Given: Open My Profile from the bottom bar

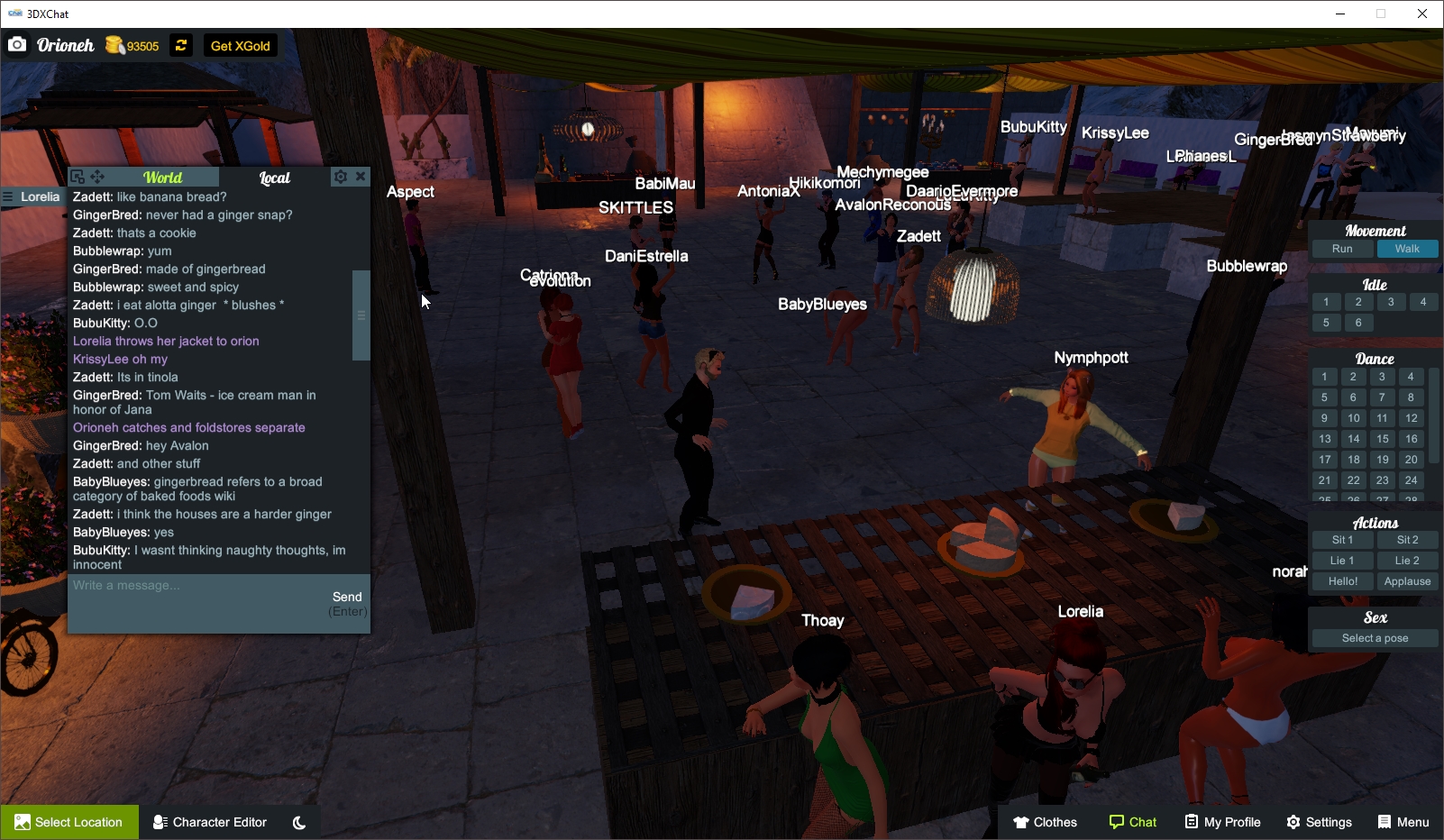Looking at the screenshot, I should tap(1222, 821).
